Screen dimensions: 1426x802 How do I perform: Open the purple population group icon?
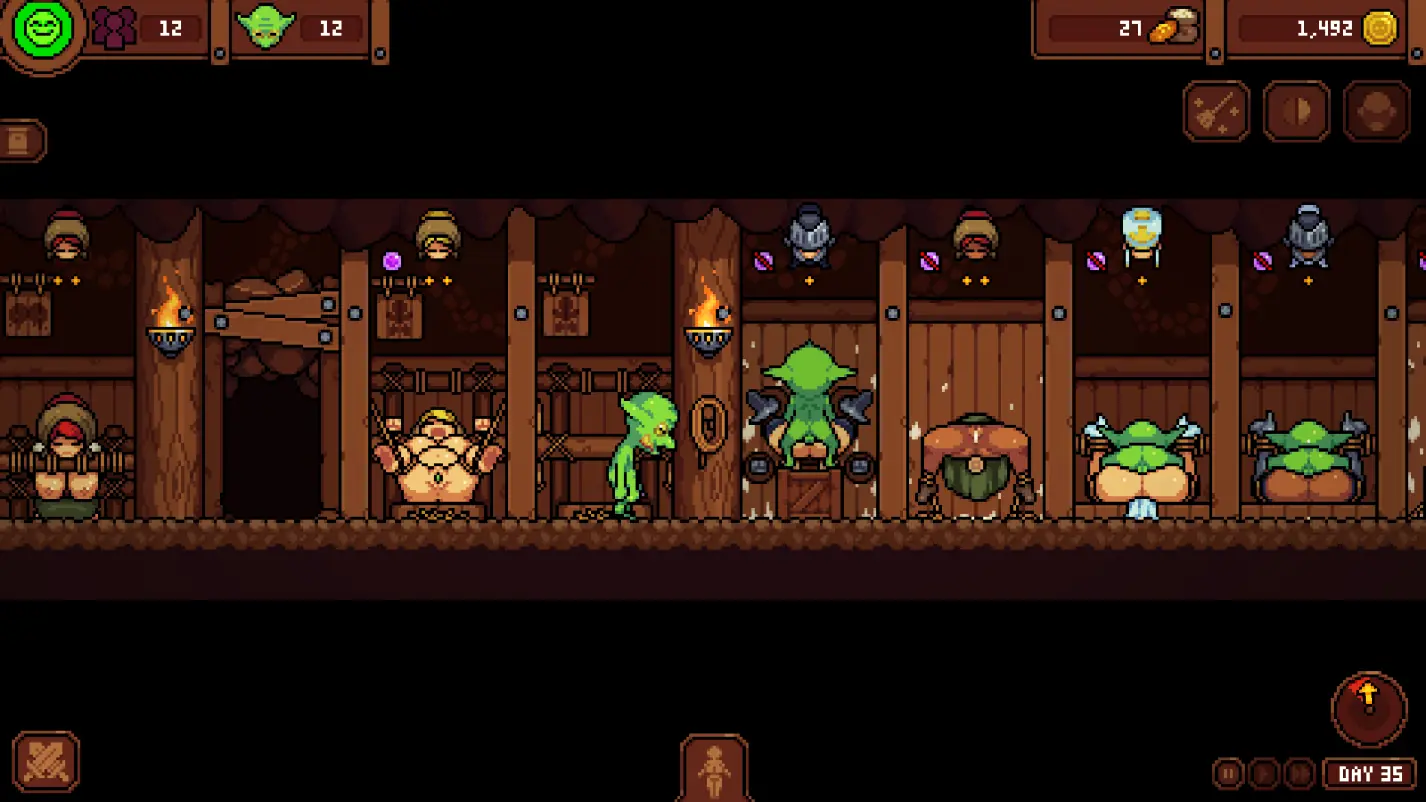coord(114,28)
